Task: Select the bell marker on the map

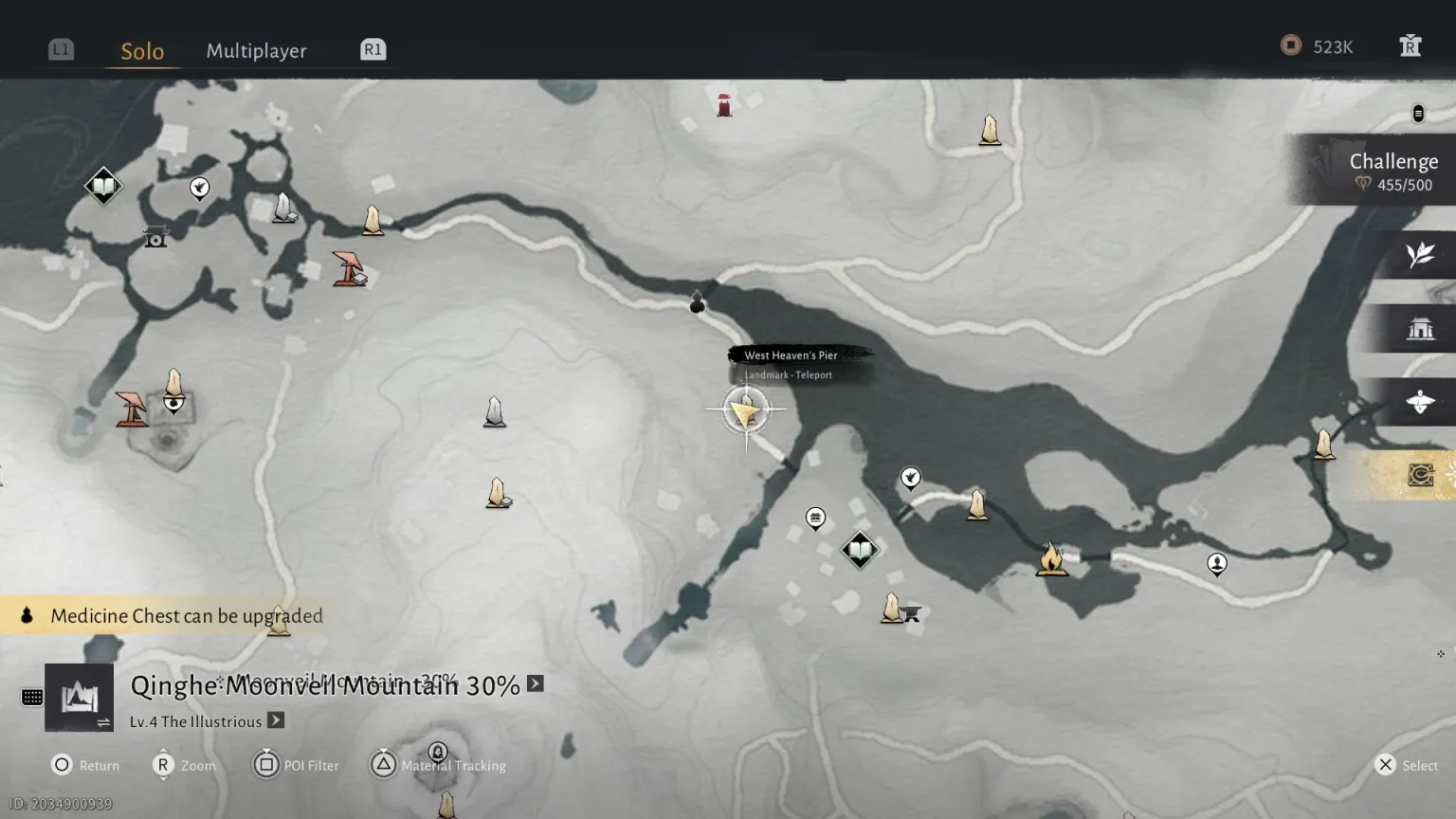Action: (437, 754)
